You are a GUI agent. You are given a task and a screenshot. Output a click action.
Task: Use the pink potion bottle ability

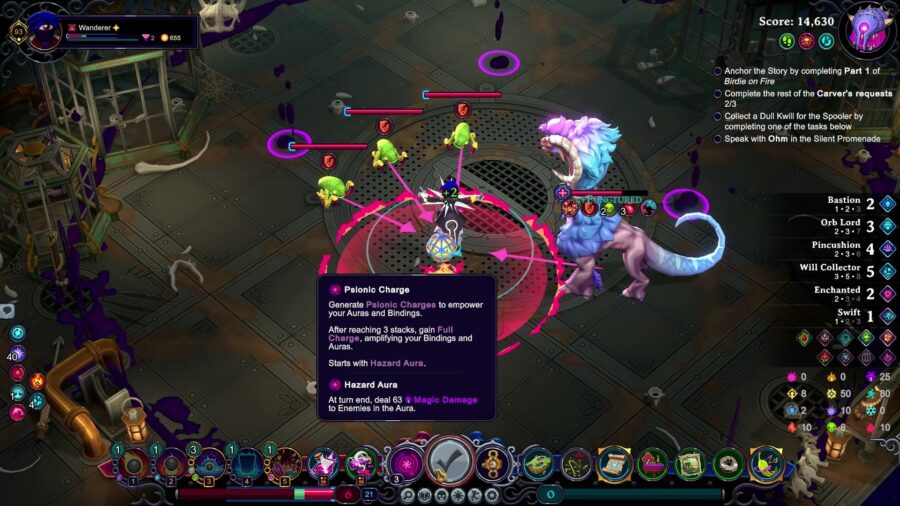point(323,463)
